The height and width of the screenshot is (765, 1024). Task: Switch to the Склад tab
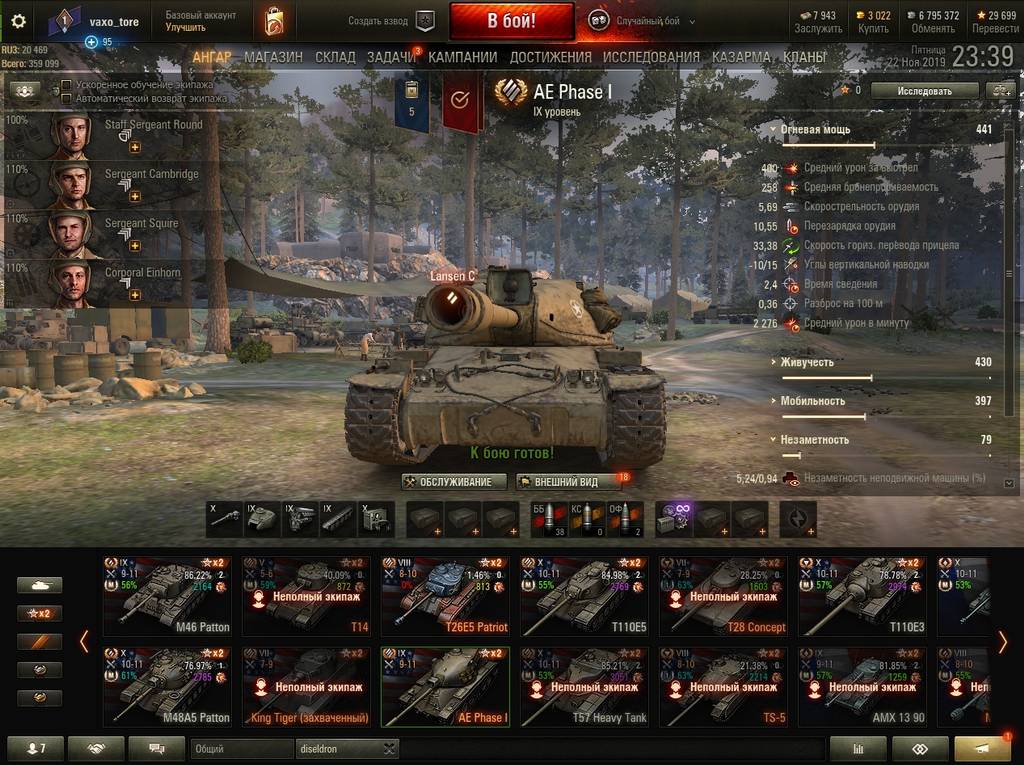coord(335,57)
